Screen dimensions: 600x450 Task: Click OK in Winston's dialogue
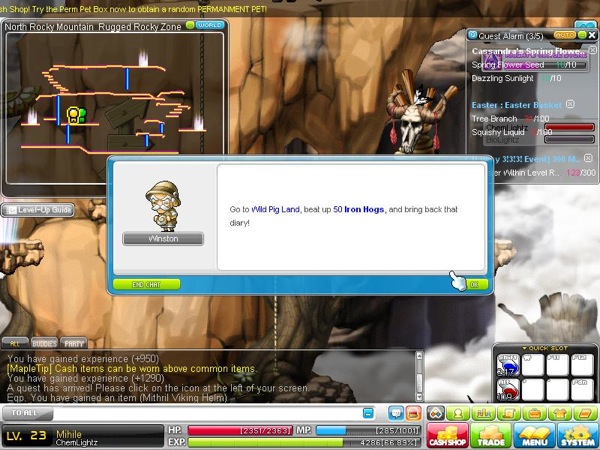point(473,284)
